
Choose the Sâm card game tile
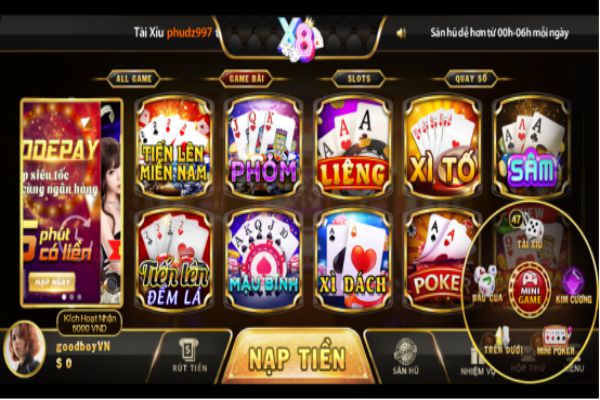coord(531,146)
